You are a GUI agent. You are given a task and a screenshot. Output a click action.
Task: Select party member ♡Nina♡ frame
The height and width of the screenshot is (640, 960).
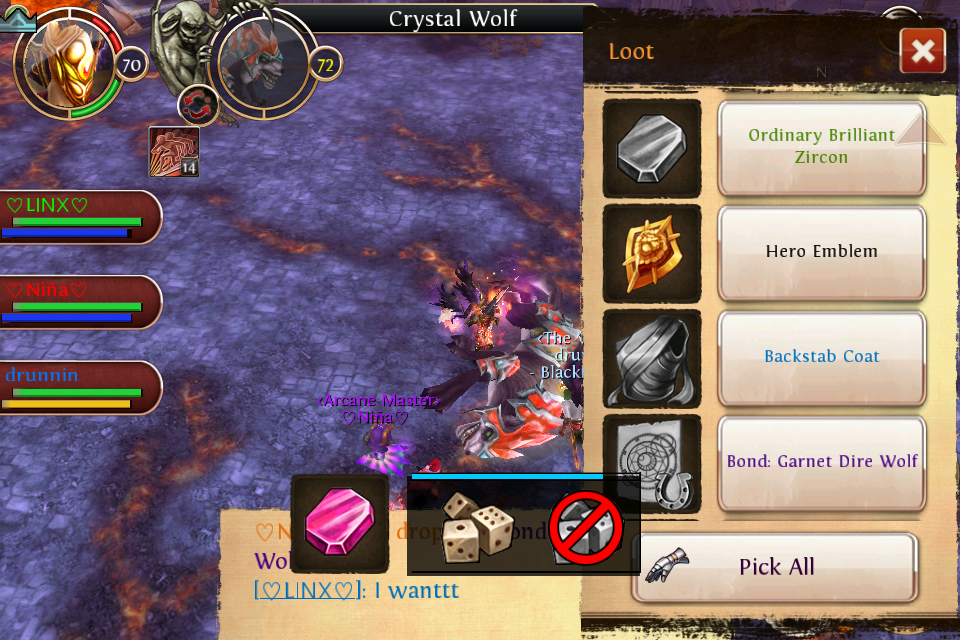[80, 302]
